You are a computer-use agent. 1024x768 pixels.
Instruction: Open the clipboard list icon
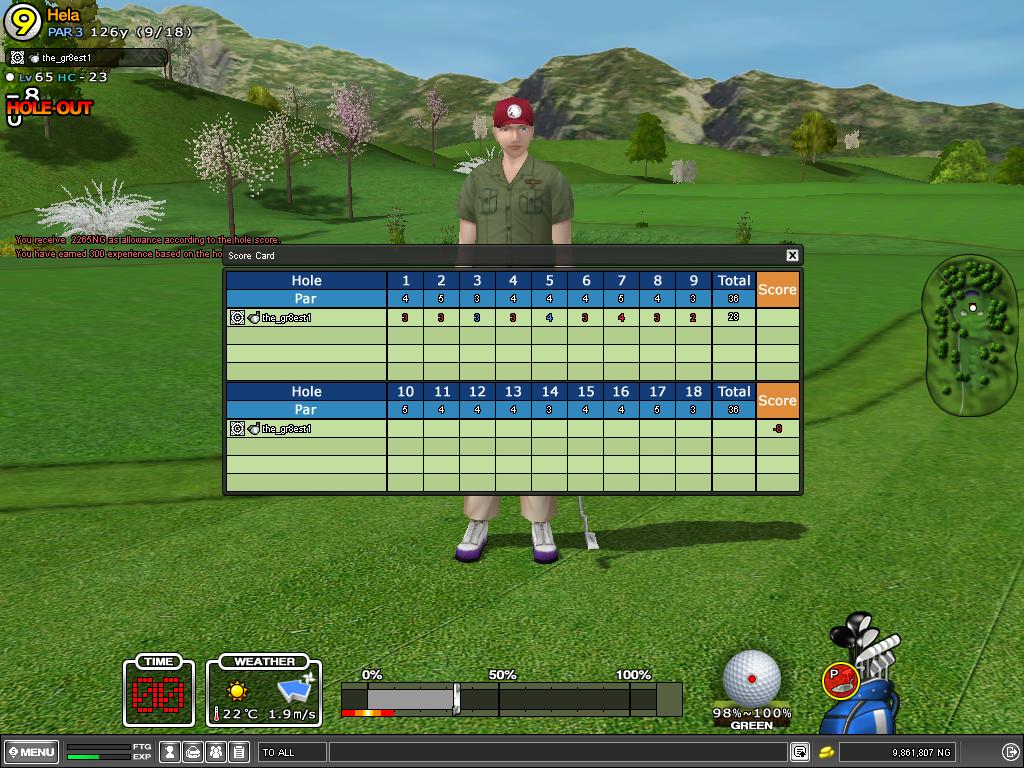[x=239, y=752]
